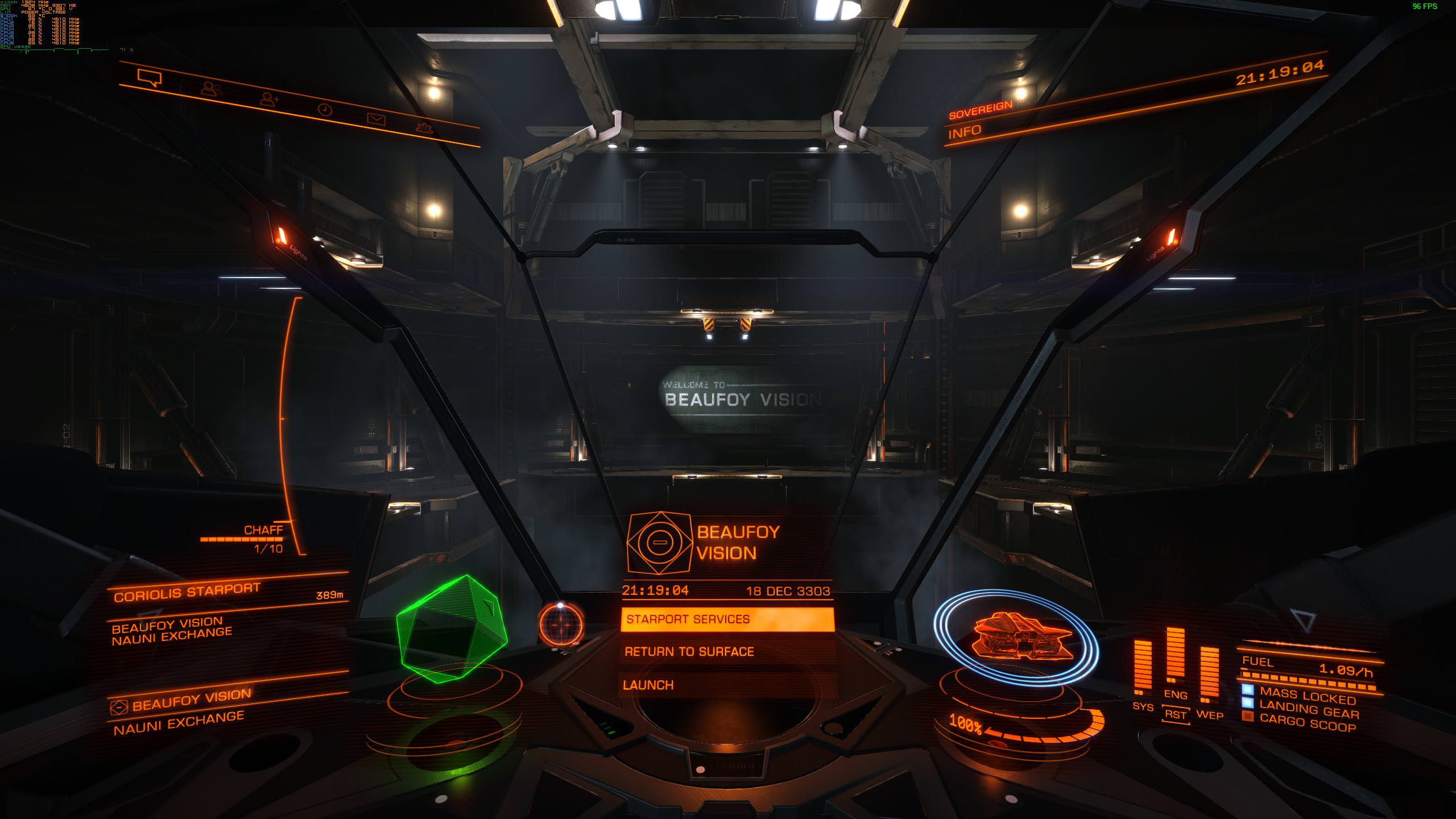Select the Launch option

click(x=648, y=685)
